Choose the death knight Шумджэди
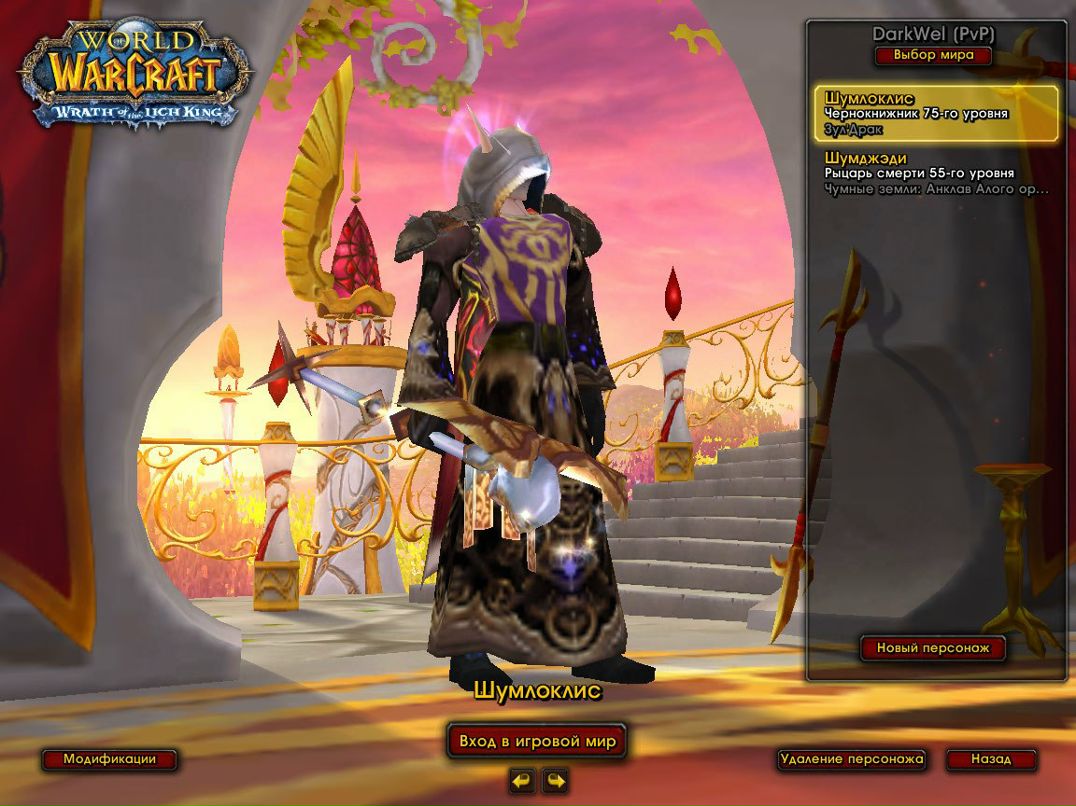1076x806 pixels. 935,173
